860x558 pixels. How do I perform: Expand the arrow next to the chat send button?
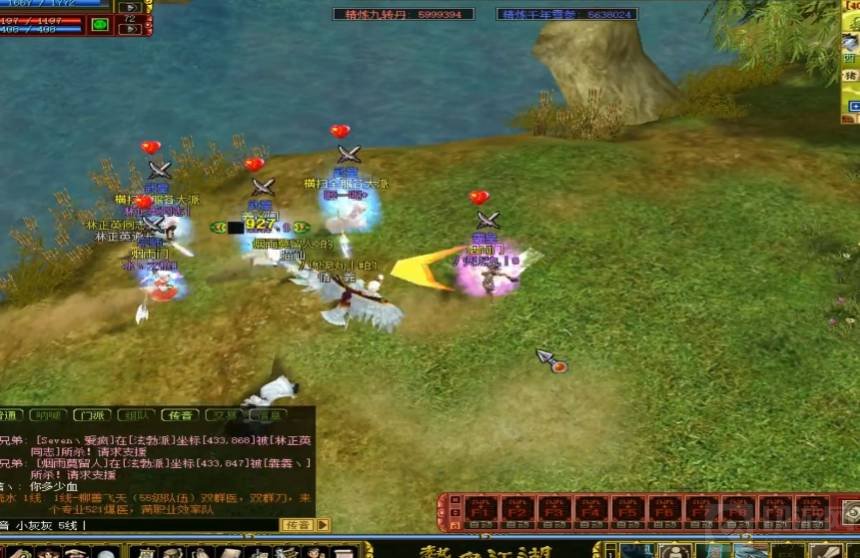323,525
